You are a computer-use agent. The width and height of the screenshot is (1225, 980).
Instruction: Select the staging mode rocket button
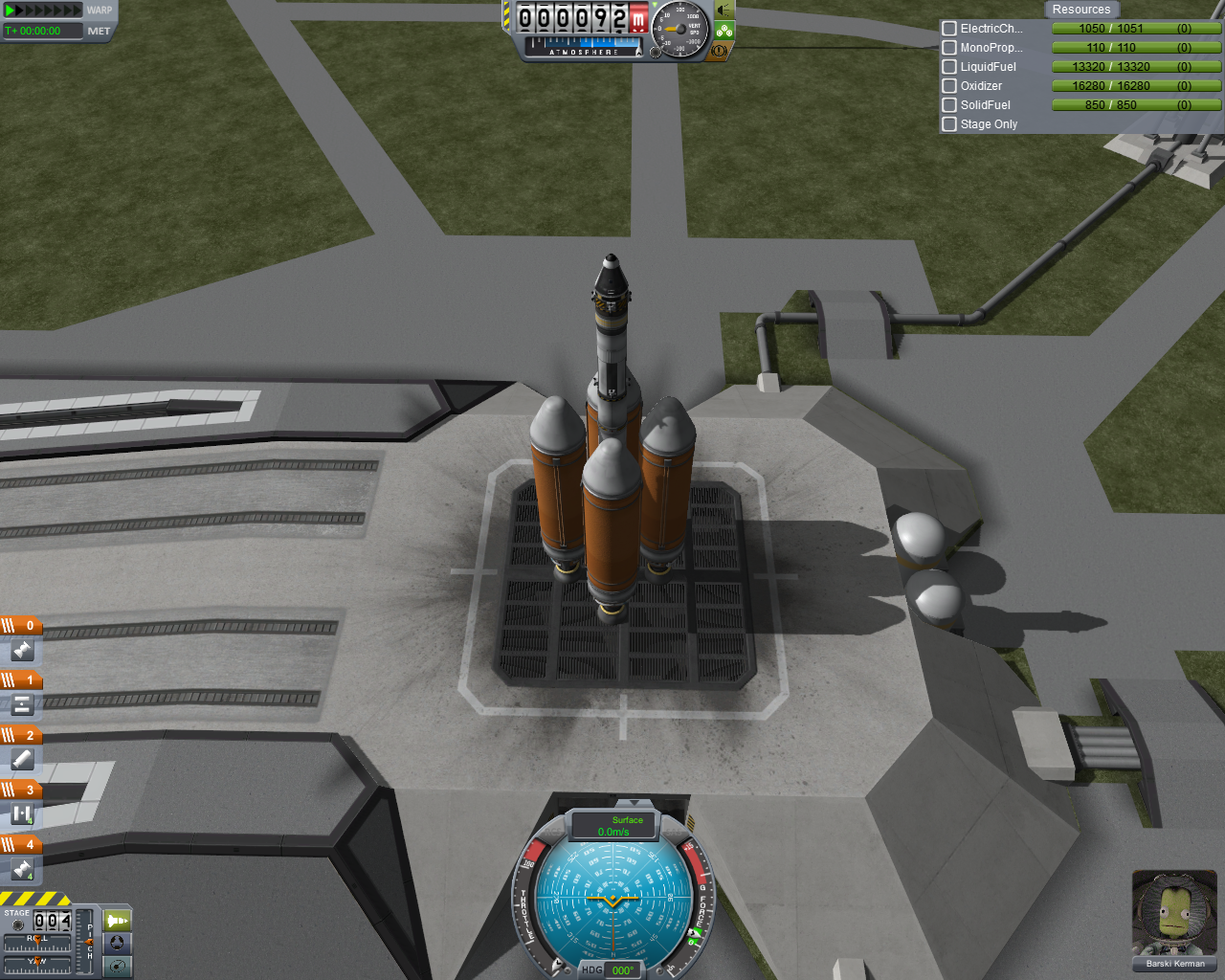(117, 921)
